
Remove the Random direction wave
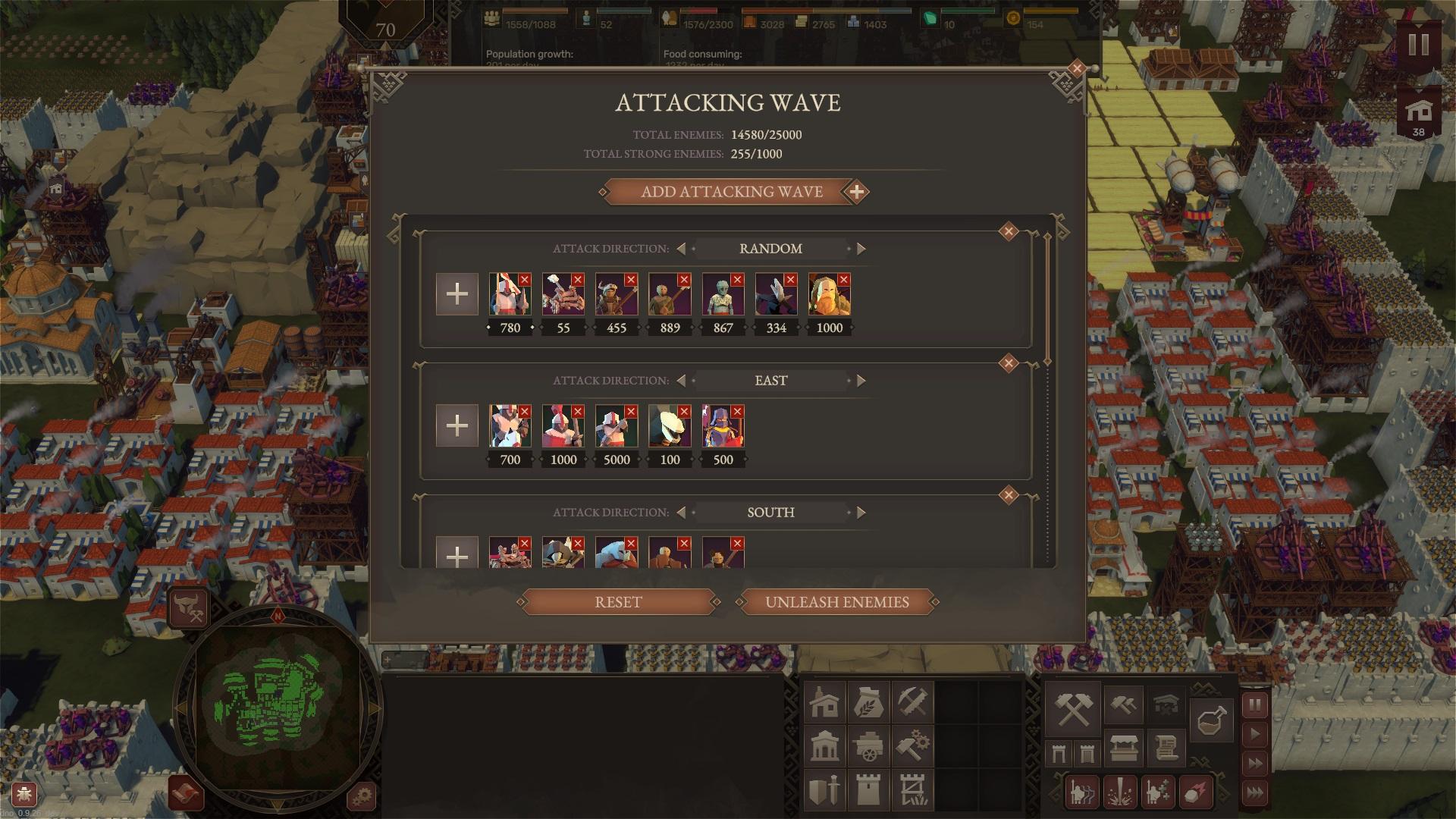[x=1008, y=232]
